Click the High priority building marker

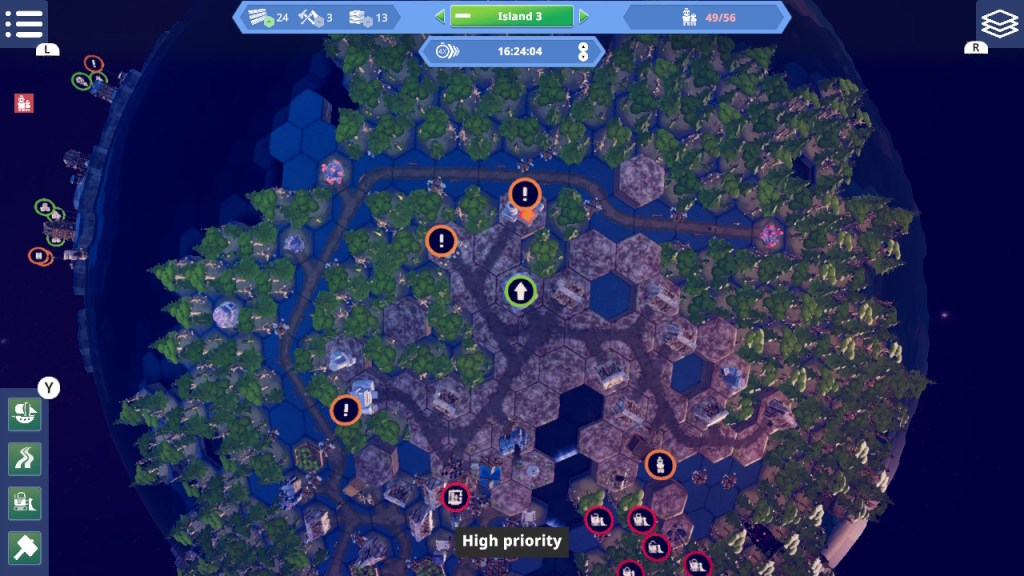[455, 497]
